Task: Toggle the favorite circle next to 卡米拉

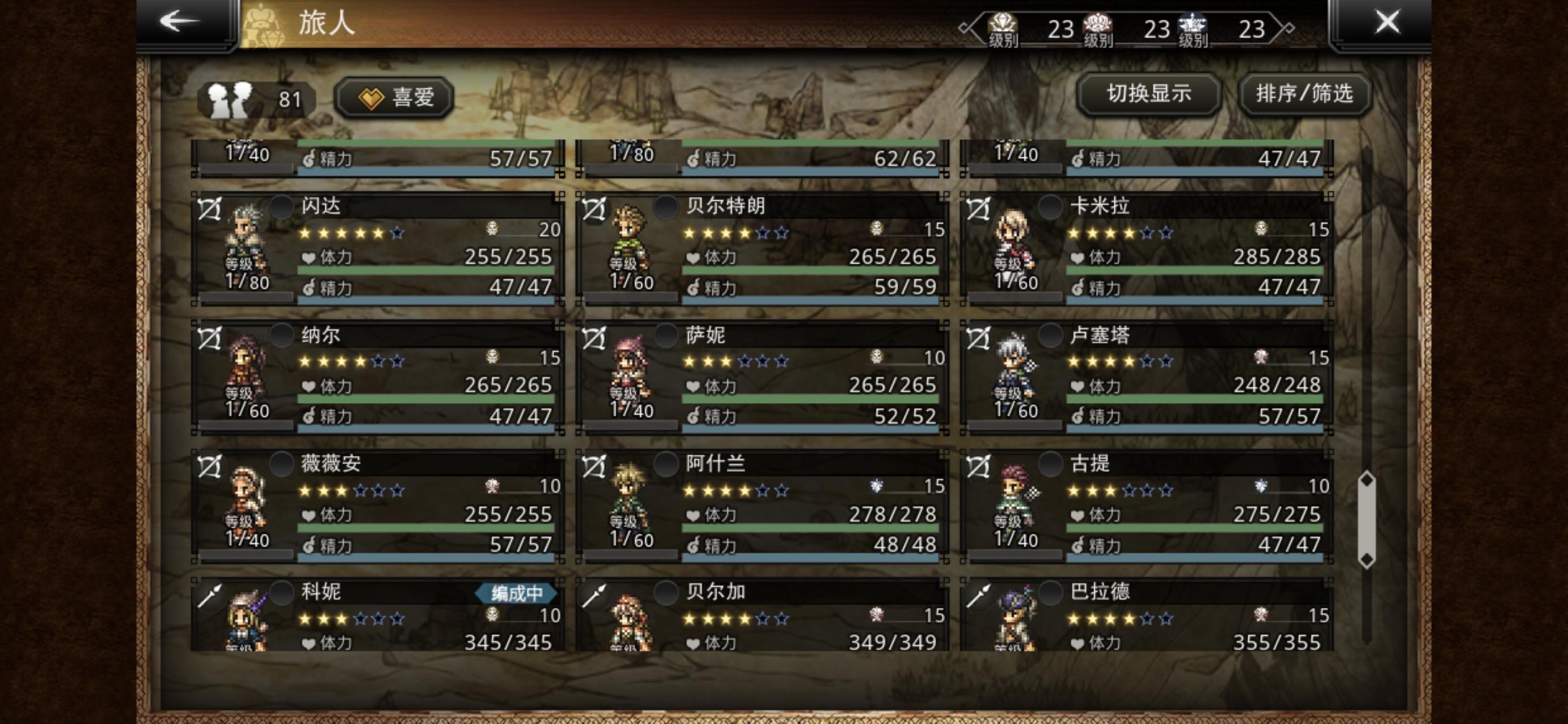Action: pyautogui.click(x=1050, y=207)
